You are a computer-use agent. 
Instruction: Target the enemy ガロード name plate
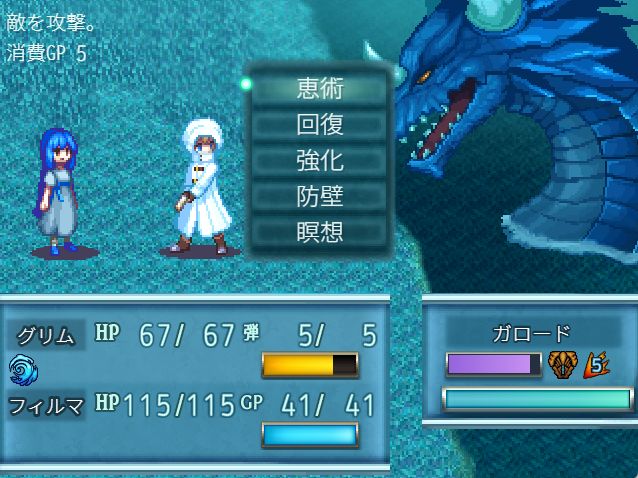(534, 333)
